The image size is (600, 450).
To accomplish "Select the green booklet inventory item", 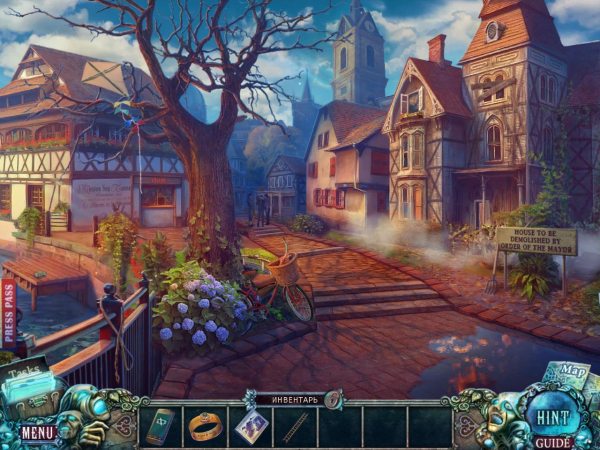I will coord(160,426).
